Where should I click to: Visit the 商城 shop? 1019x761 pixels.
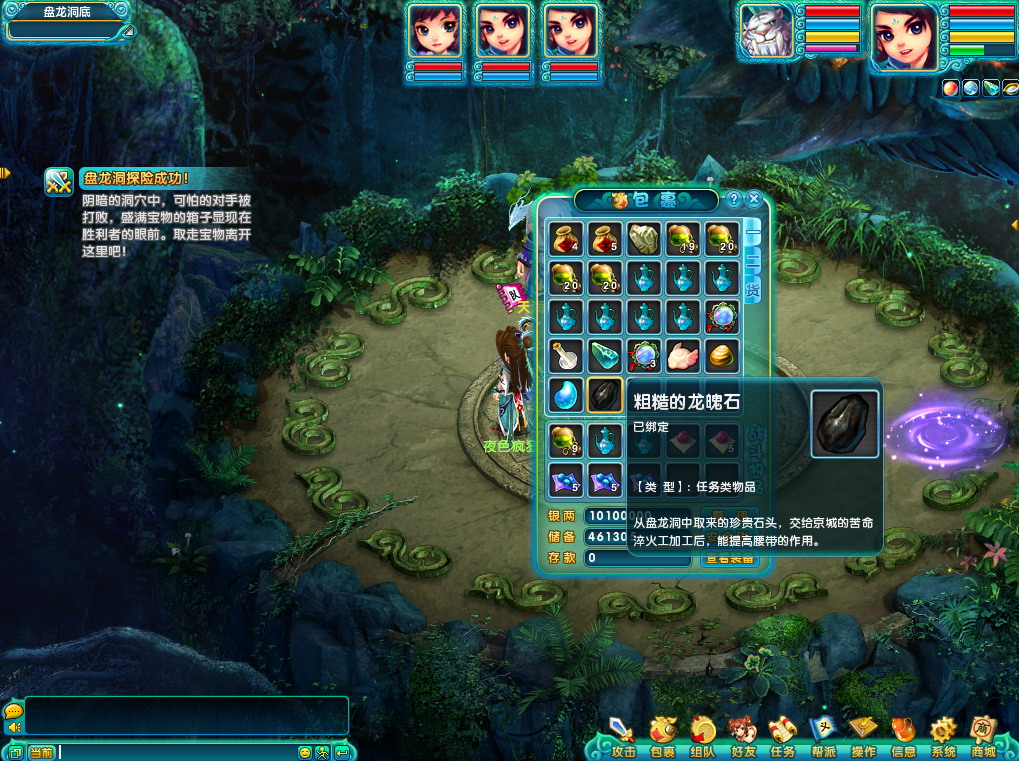pyautogui.click(x=983, y=737)
